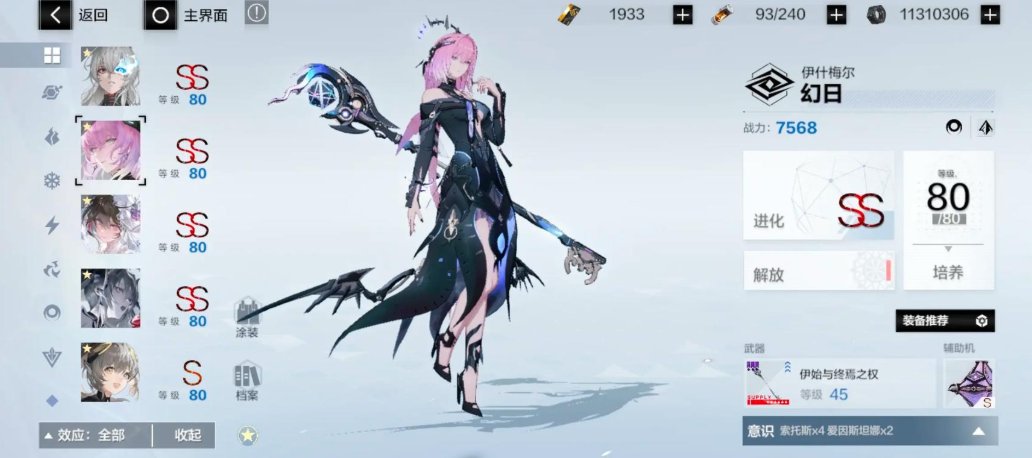Filter characters by the lightning bolt tab

coord(51,225)
